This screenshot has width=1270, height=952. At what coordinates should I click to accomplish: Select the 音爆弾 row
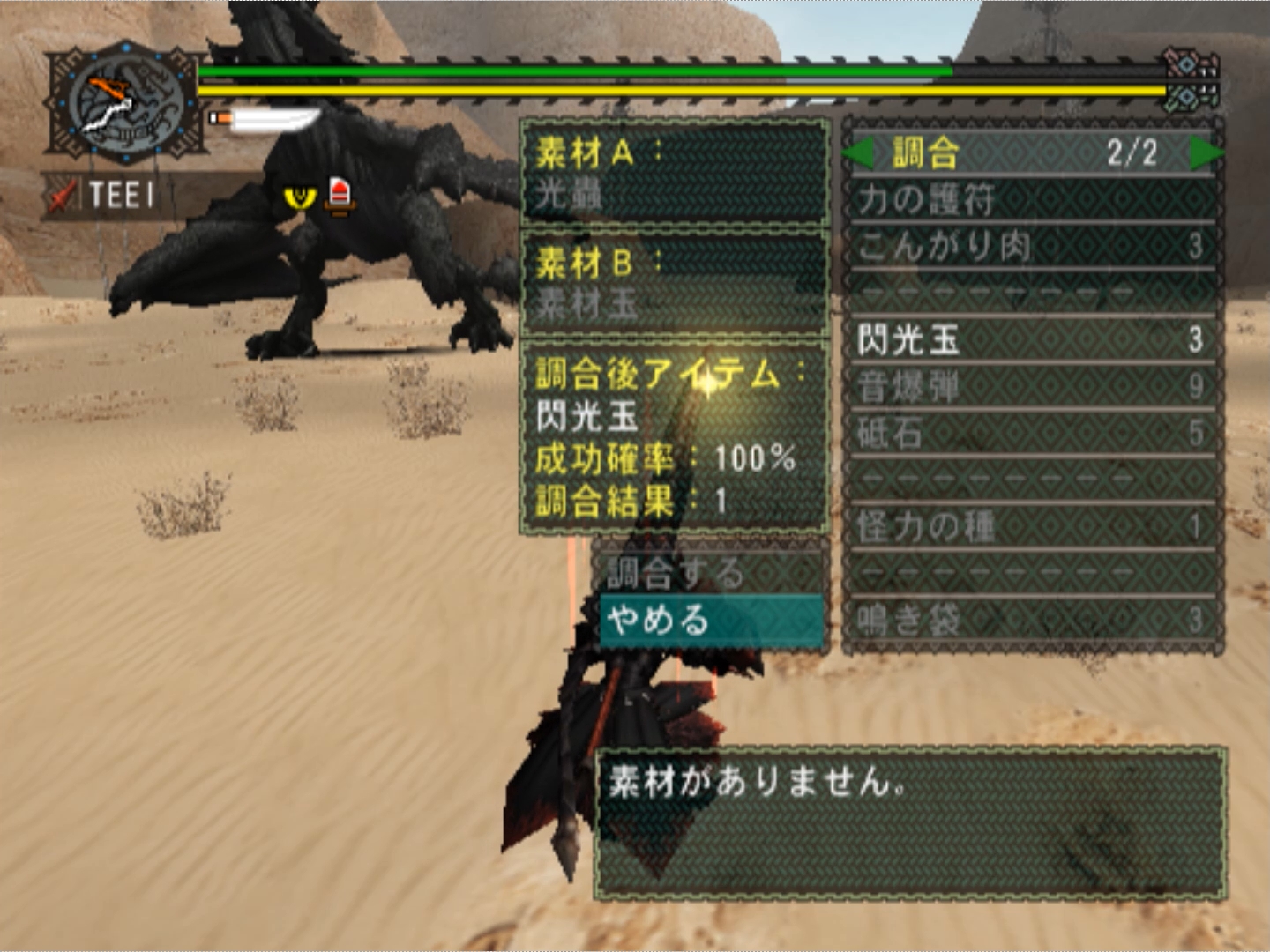coord(1032,386)
